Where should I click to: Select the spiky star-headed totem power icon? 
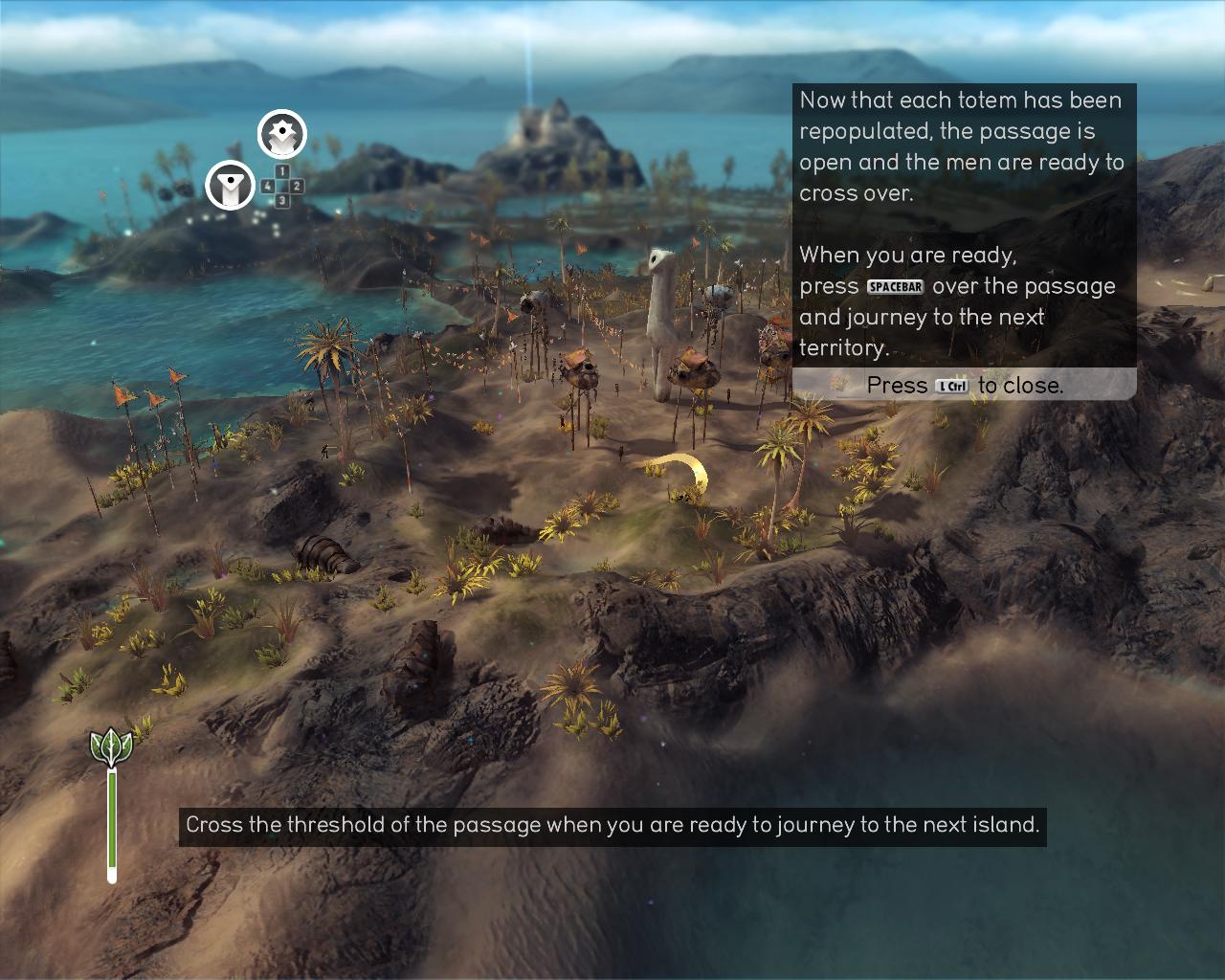(282, 135)
